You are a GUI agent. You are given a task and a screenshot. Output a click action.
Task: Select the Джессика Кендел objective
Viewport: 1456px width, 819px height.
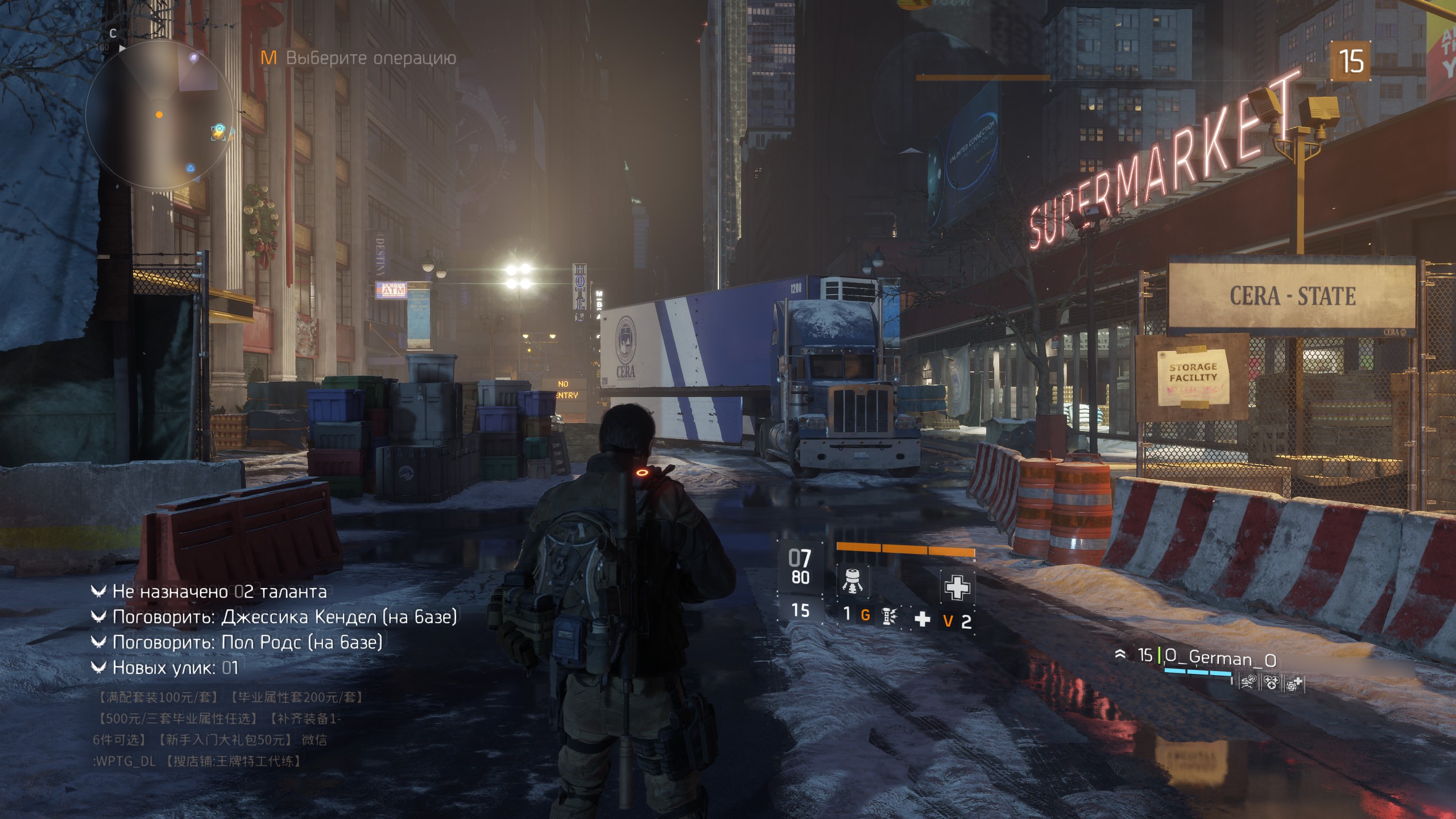[284, 617]
